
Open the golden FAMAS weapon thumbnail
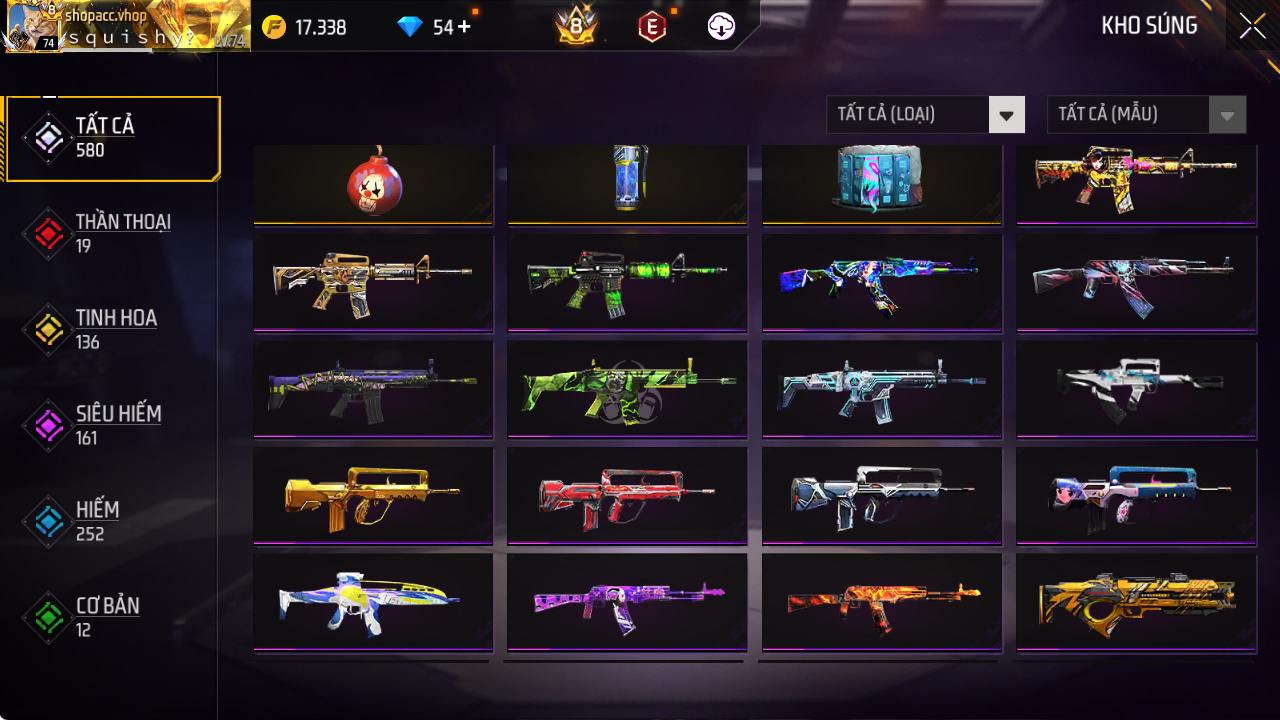[372, 494]
